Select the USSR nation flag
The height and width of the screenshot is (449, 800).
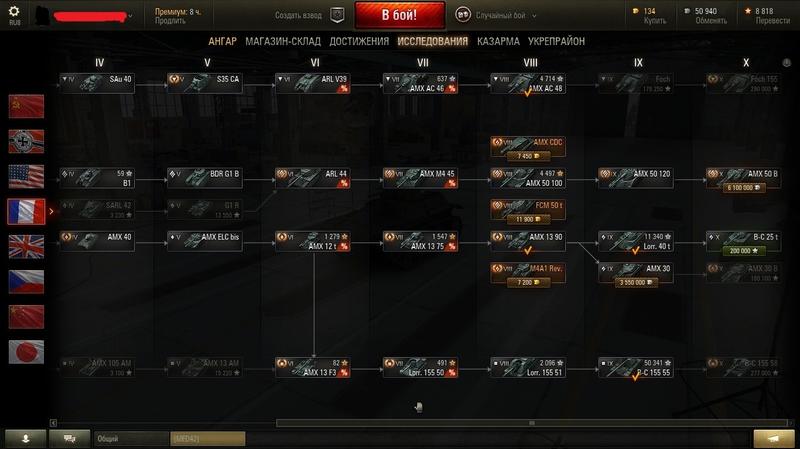coord(26,105)
